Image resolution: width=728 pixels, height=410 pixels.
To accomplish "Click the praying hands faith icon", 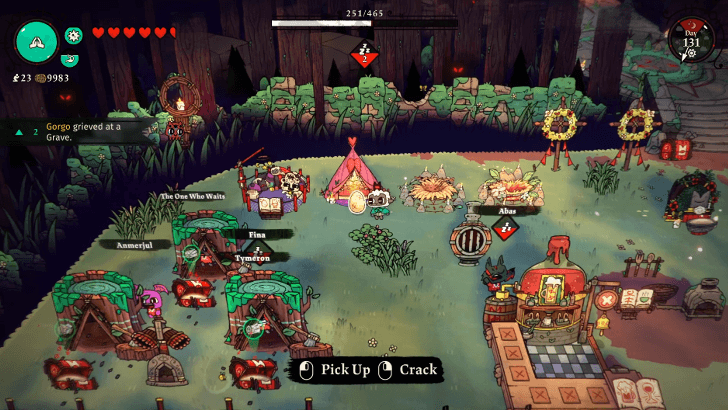I will [36, 40].
